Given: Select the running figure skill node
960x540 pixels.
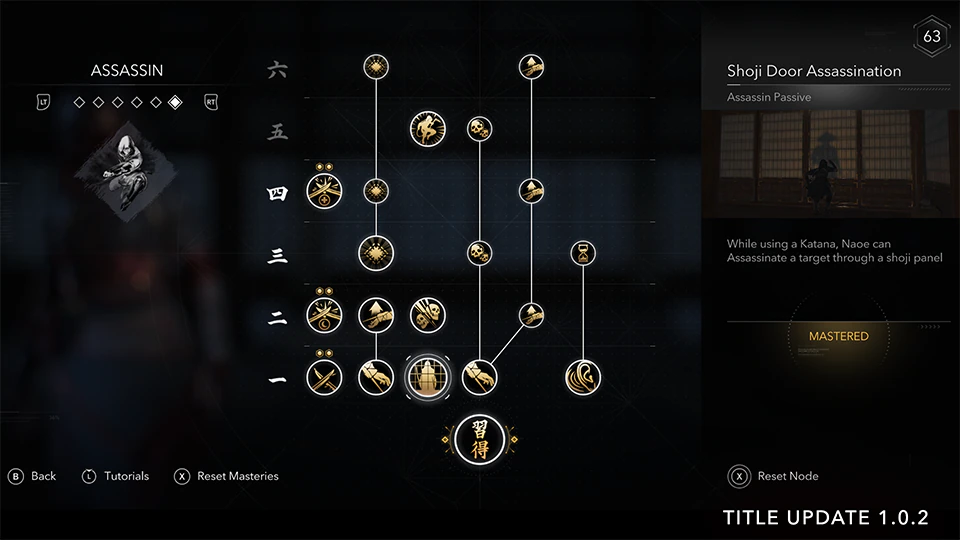Looking at the screenshot, I should (x=427, y=128).
